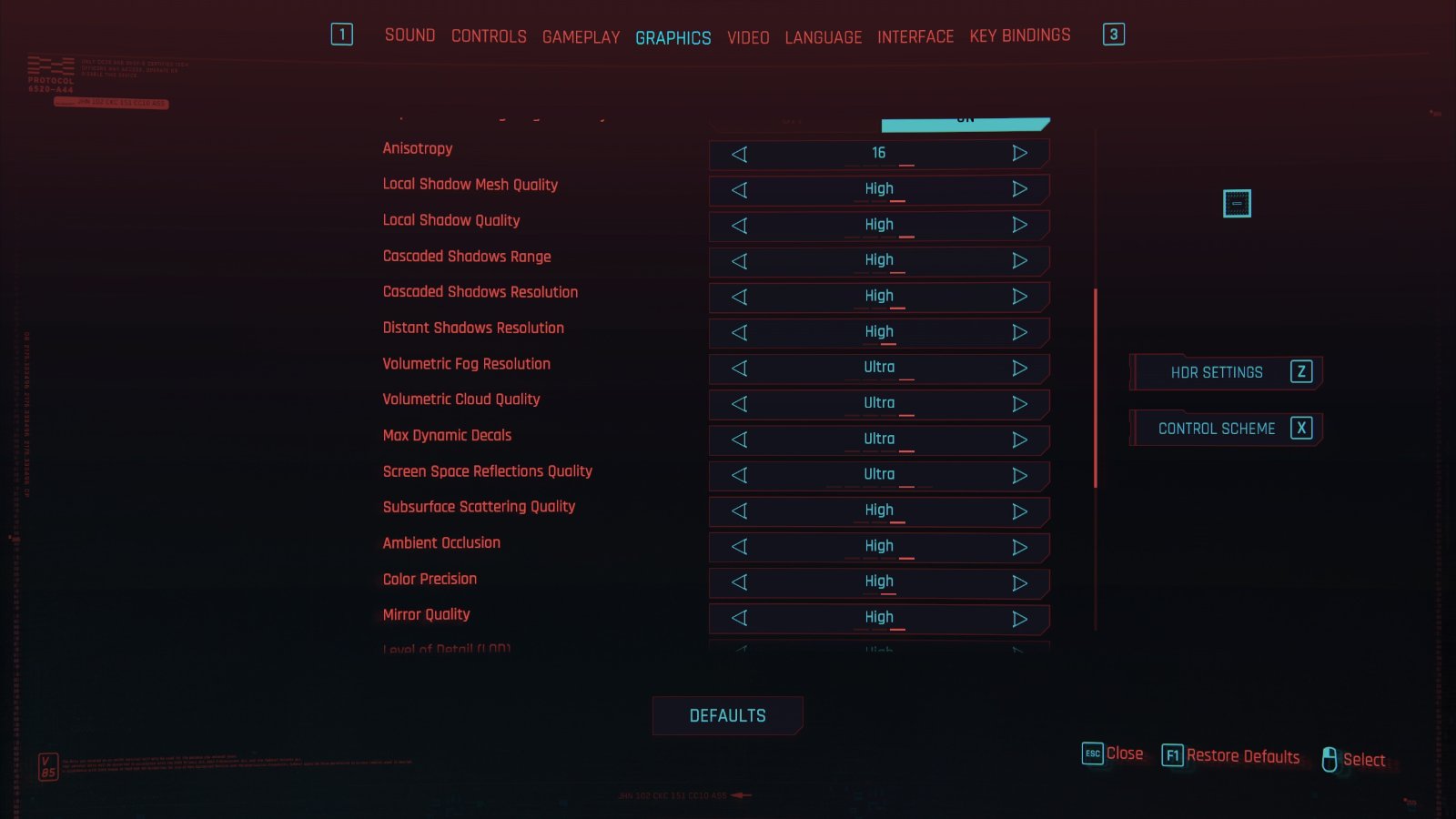Switch to the Sound tab
1456x819 pixels.
(409, 35)
